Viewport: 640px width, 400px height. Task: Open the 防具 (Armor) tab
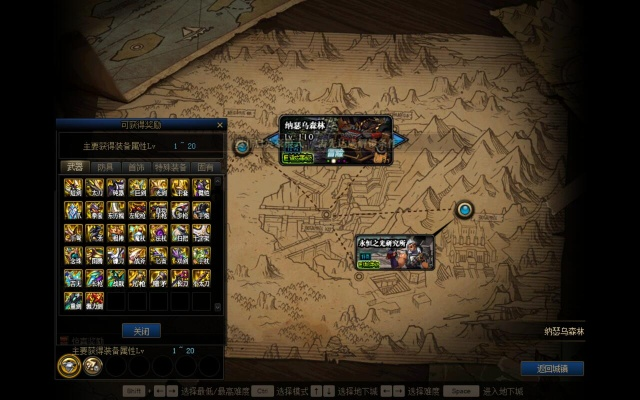pyautogui.click(x=105, y=167)
